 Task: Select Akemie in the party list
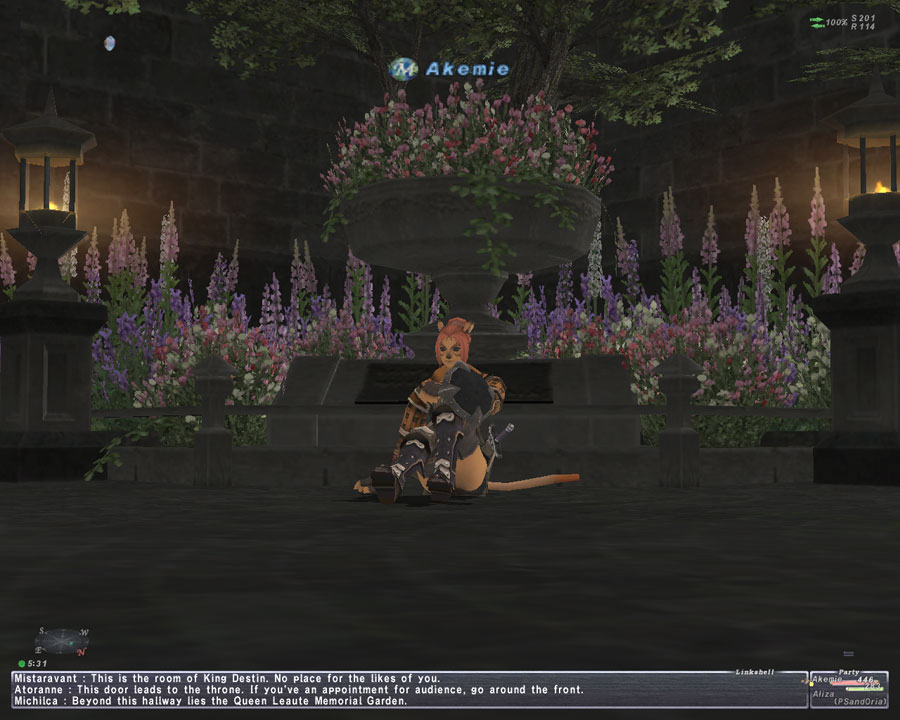829,680
